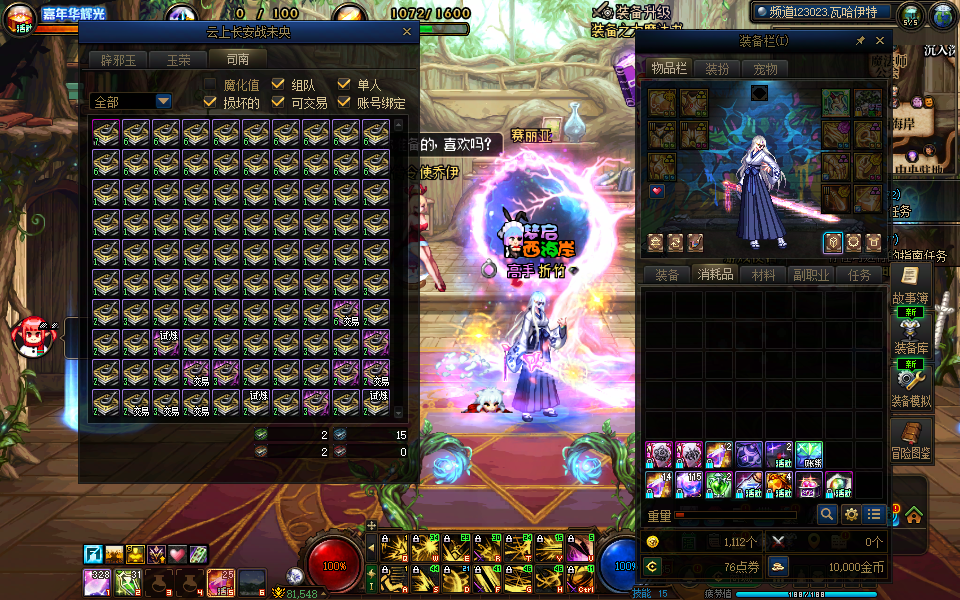Uncheck the 可交易 option
This screenshot has width=960, height=600.
click(278, 102)
